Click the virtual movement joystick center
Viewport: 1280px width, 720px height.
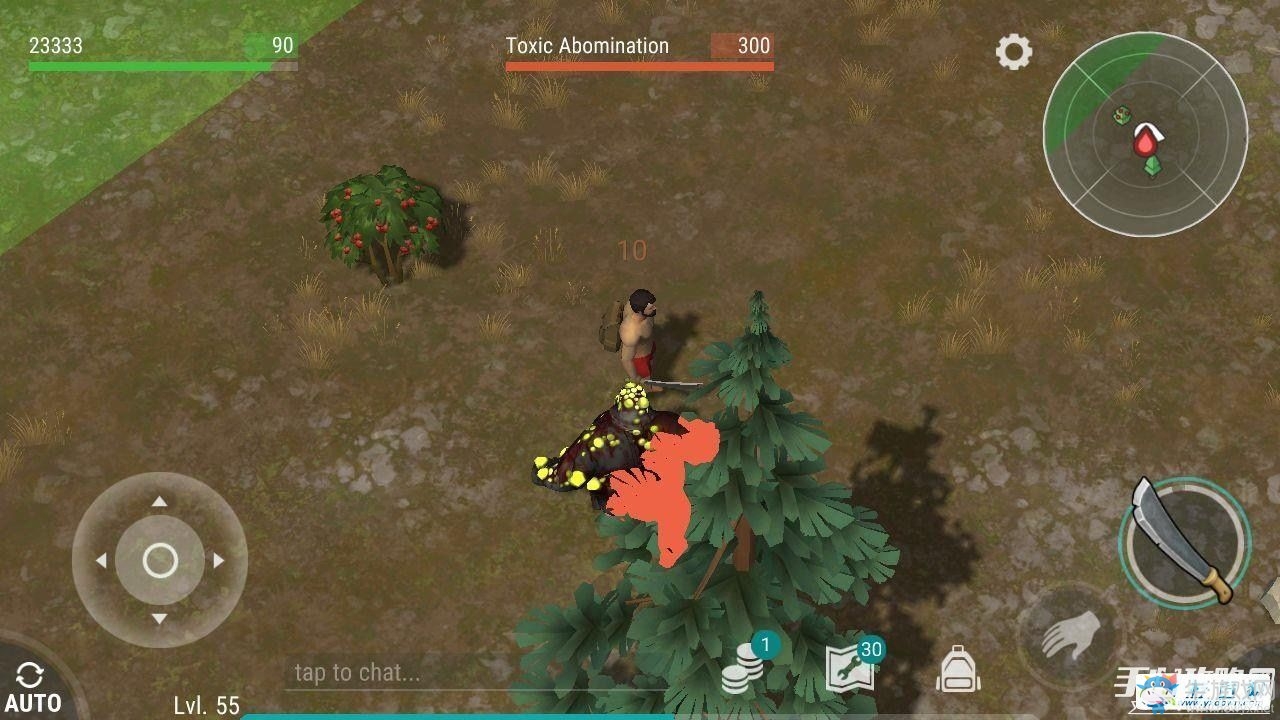coord(160,561)
